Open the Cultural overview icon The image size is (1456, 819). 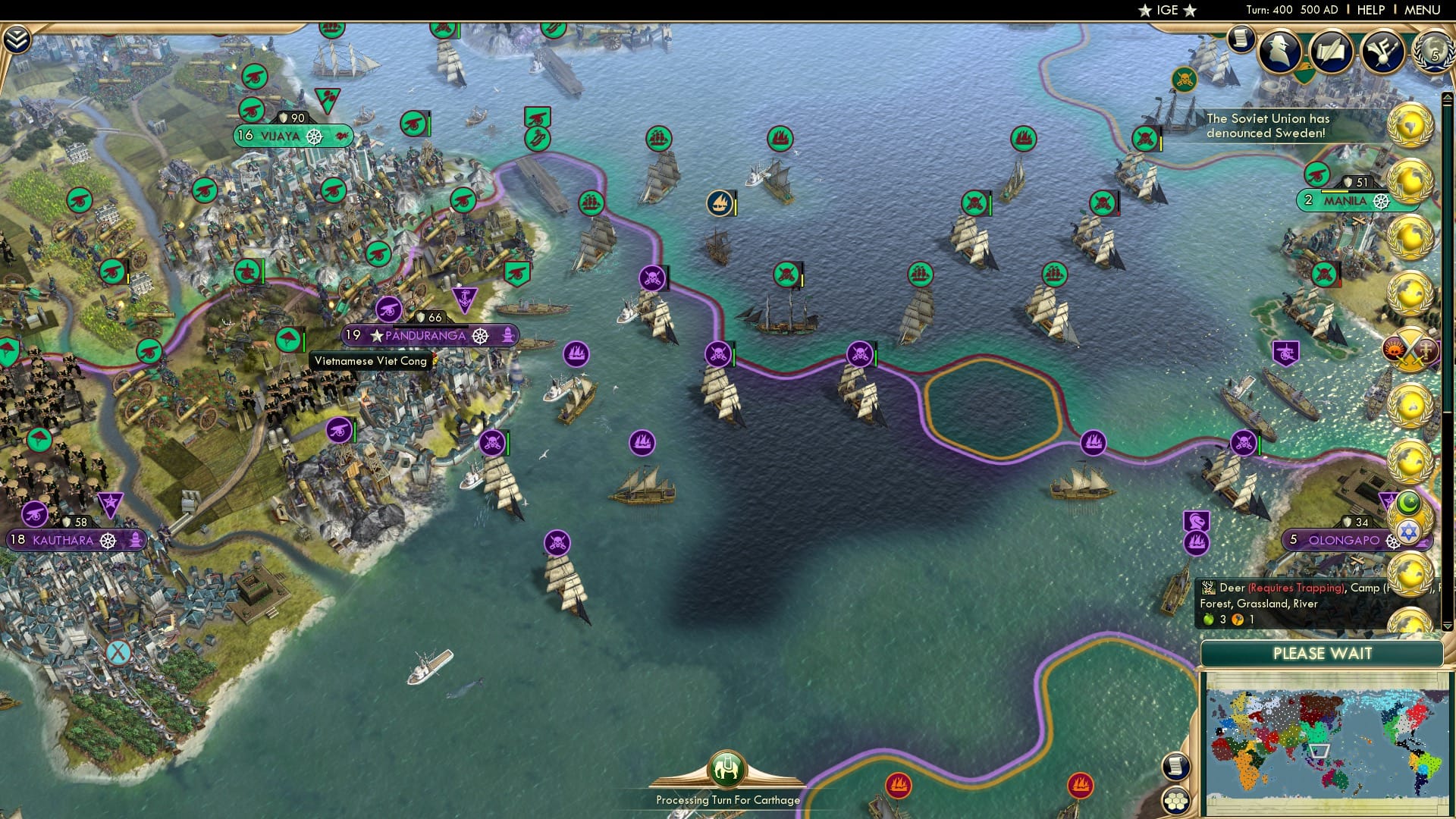tap(1382, 50)
